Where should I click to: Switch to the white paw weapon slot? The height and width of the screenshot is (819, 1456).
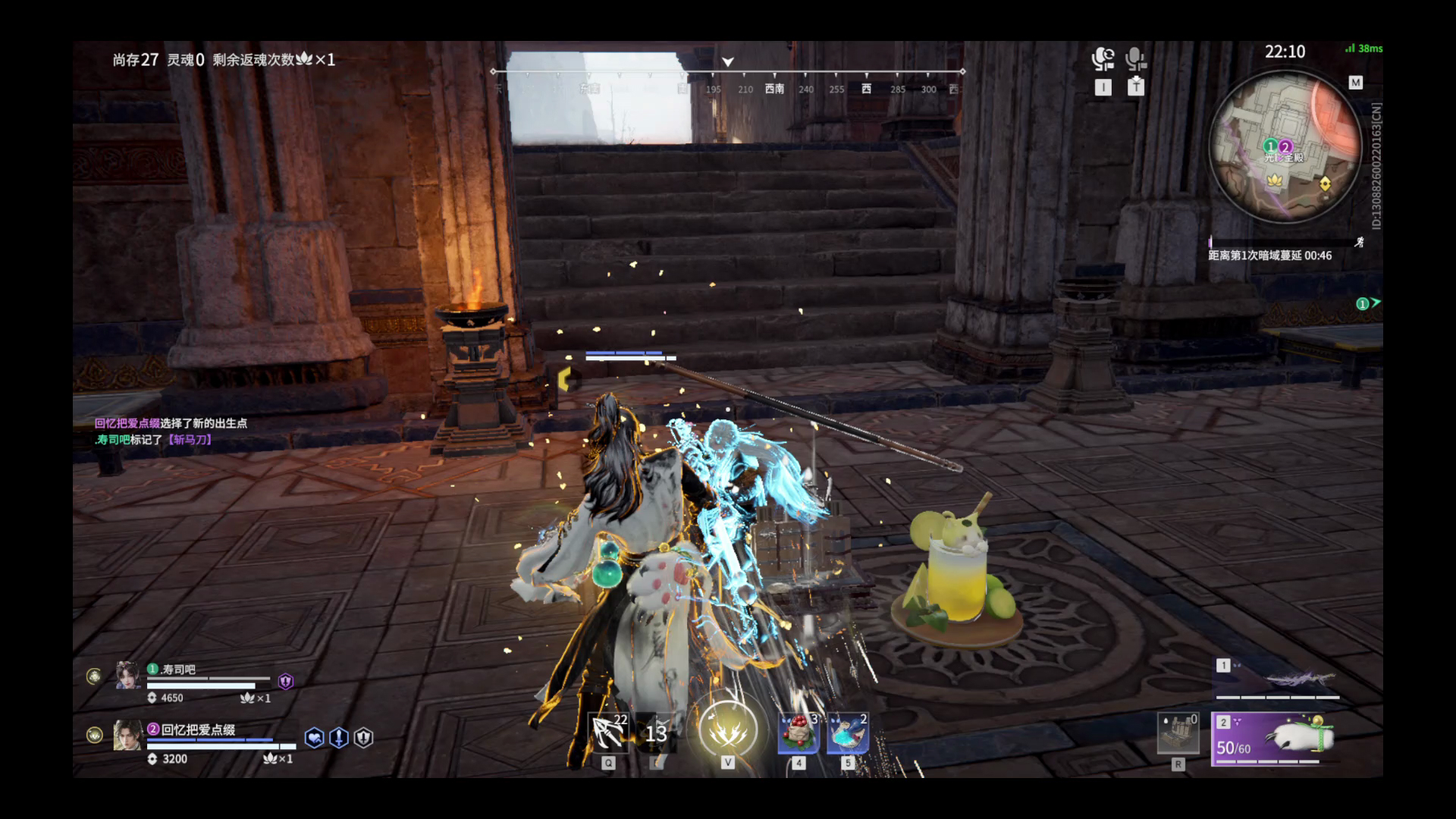(1274, 738)
